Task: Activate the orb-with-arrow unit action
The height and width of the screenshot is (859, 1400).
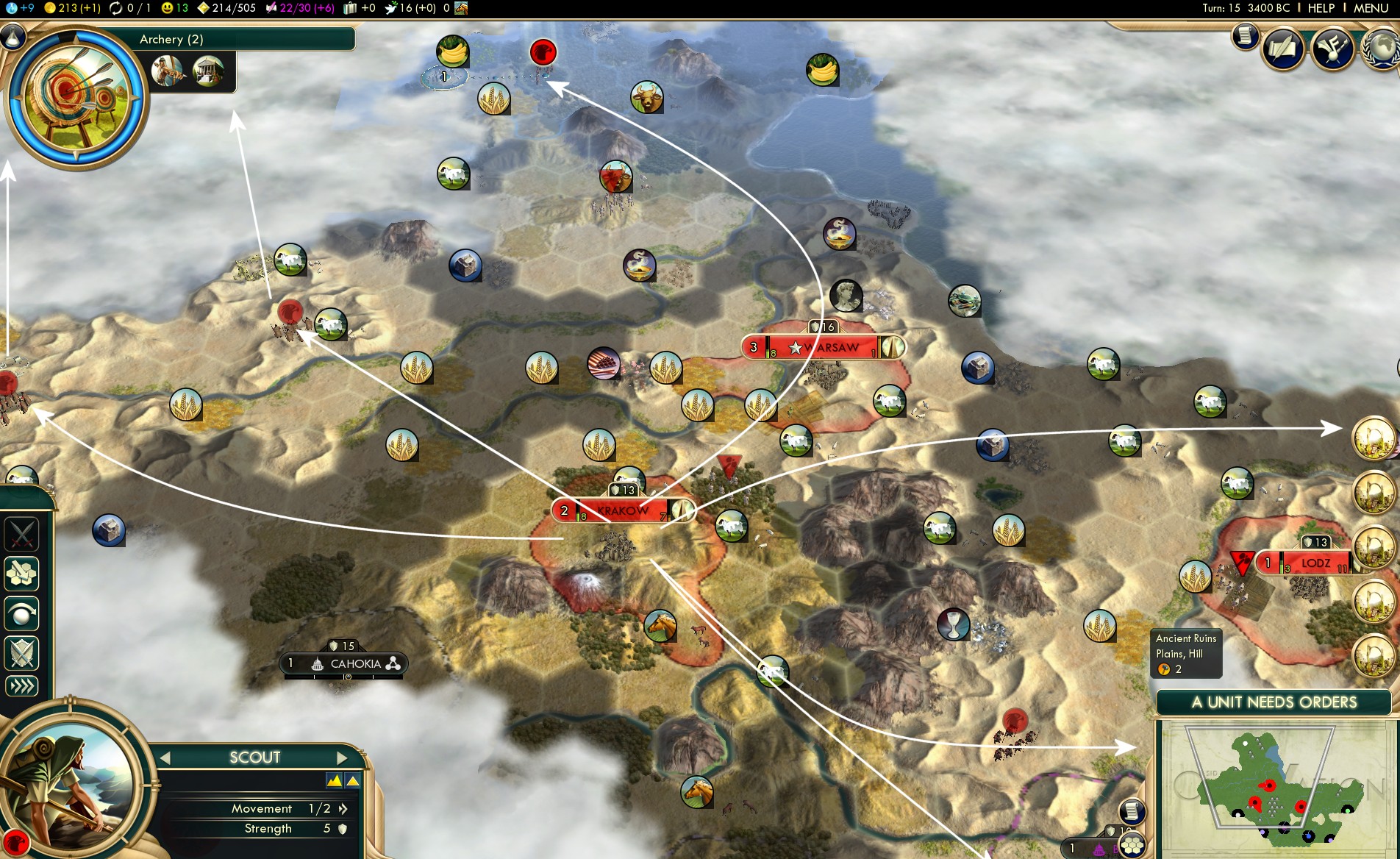Action: coord(21,614)
